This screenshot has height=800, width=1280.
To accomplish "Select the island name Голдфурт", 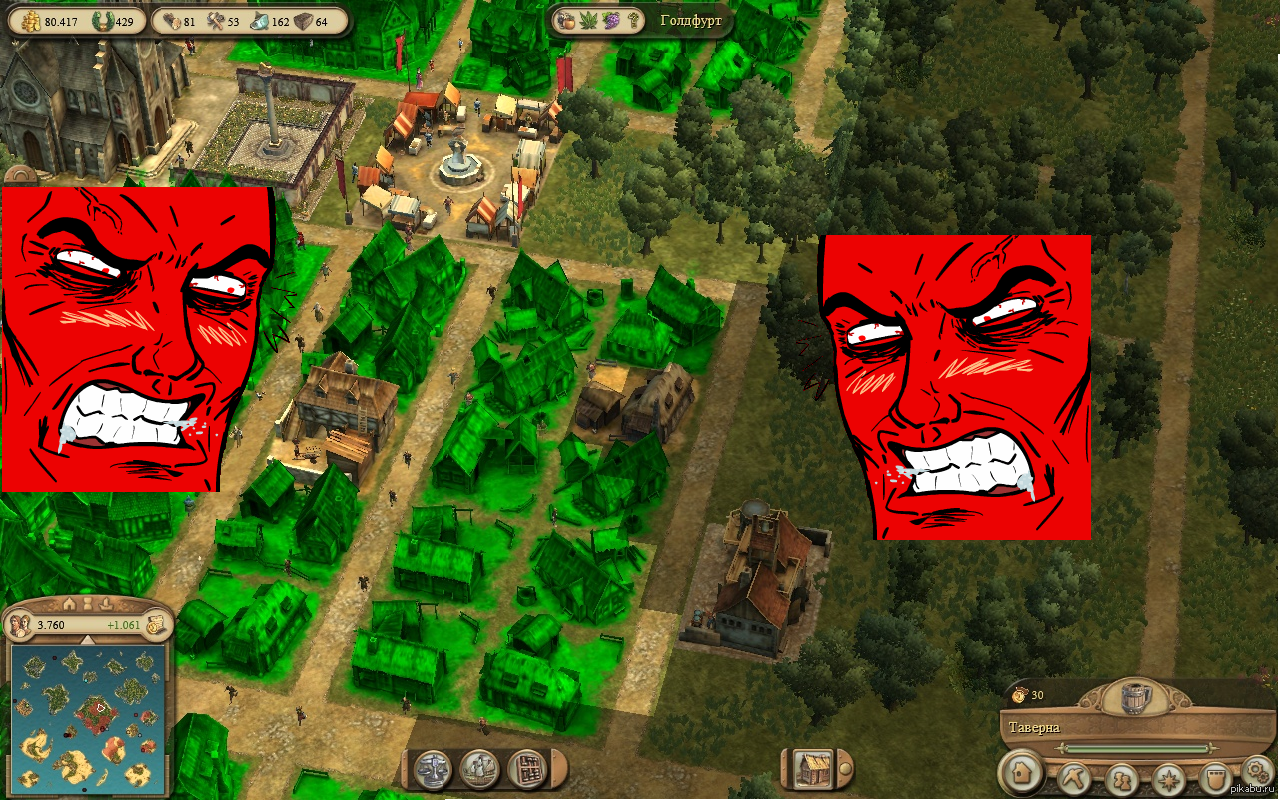I will [x=691, y=20].
